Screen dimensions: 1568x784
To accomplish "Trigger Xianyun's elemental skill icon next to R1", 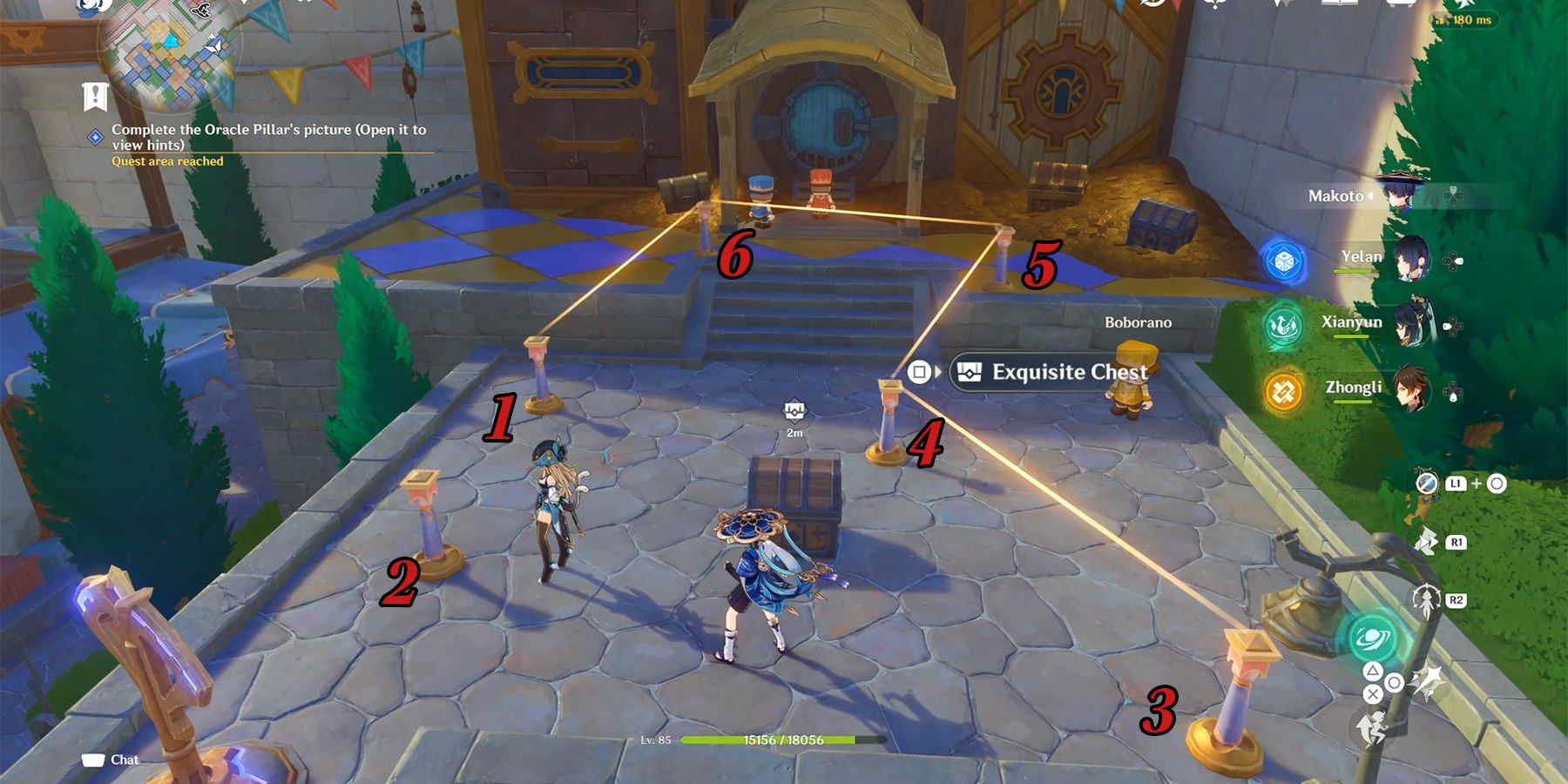I will coord(1425,542).
